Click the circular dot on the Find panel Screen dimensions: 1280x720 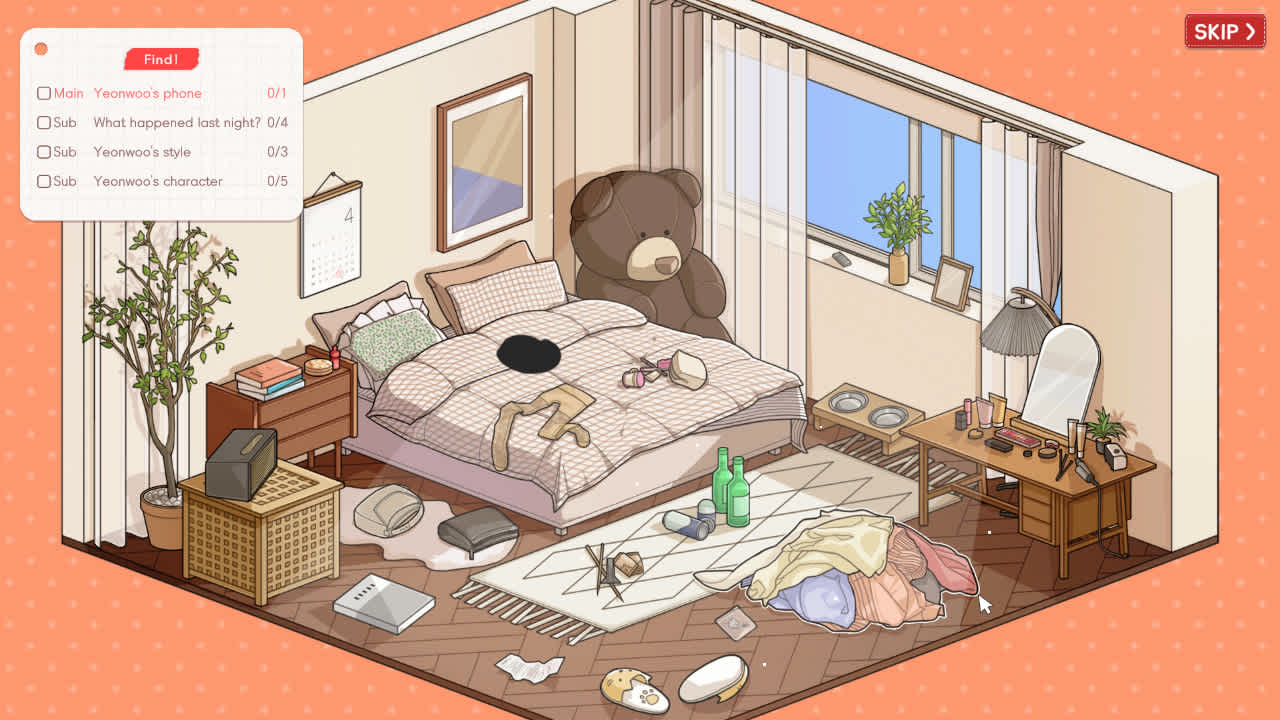pyautogui.click(x=41, y=47)
